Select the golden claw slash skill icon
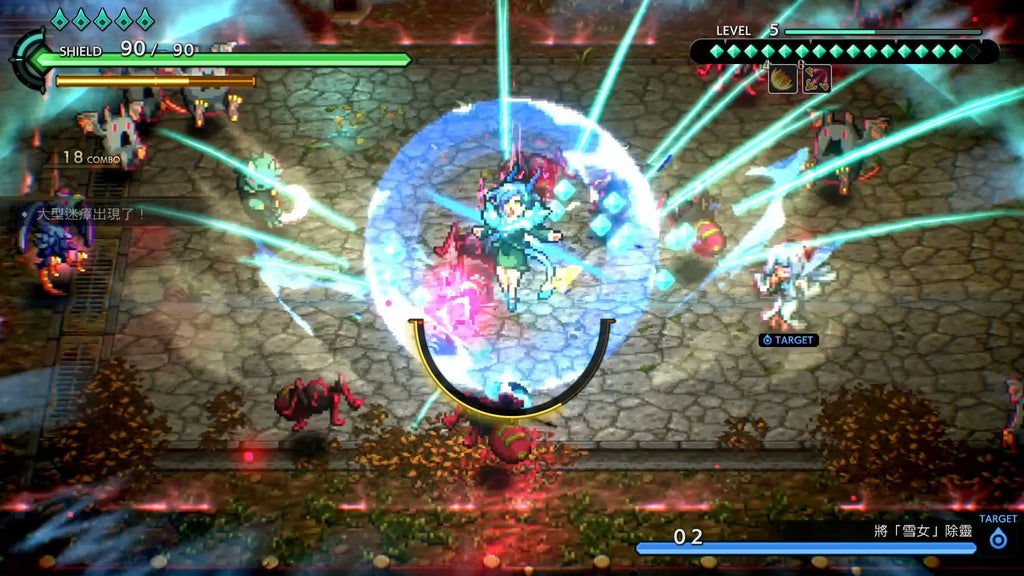The width and height of the screenshot is (1024, 576). [x=782, y=79]
